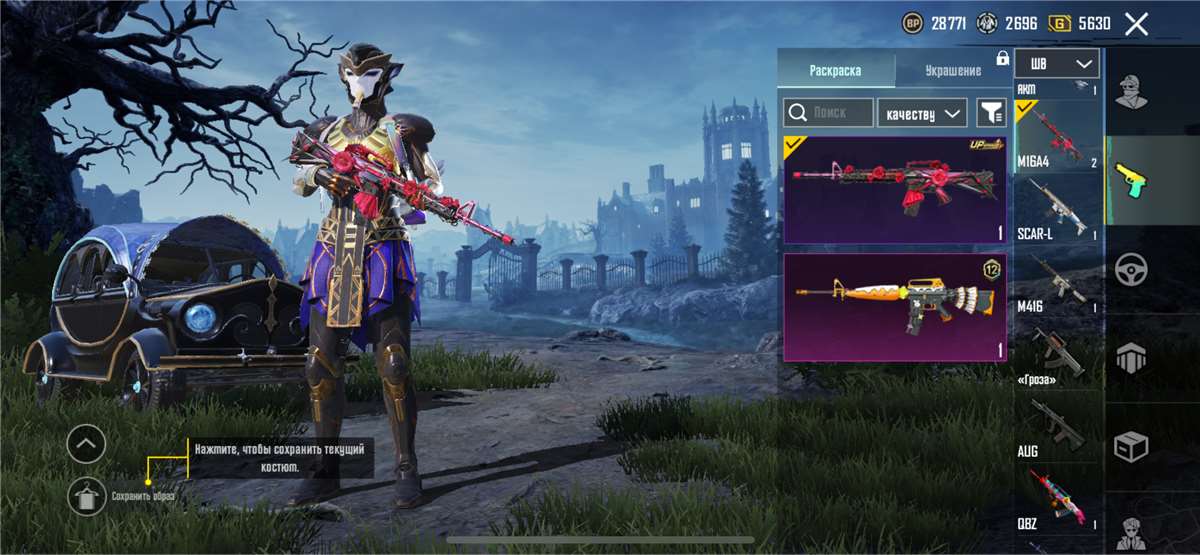Viewport: 1200px width, 555px height.
Task: Close the inventory with the X button
Action: click(x=1136, y=24)
